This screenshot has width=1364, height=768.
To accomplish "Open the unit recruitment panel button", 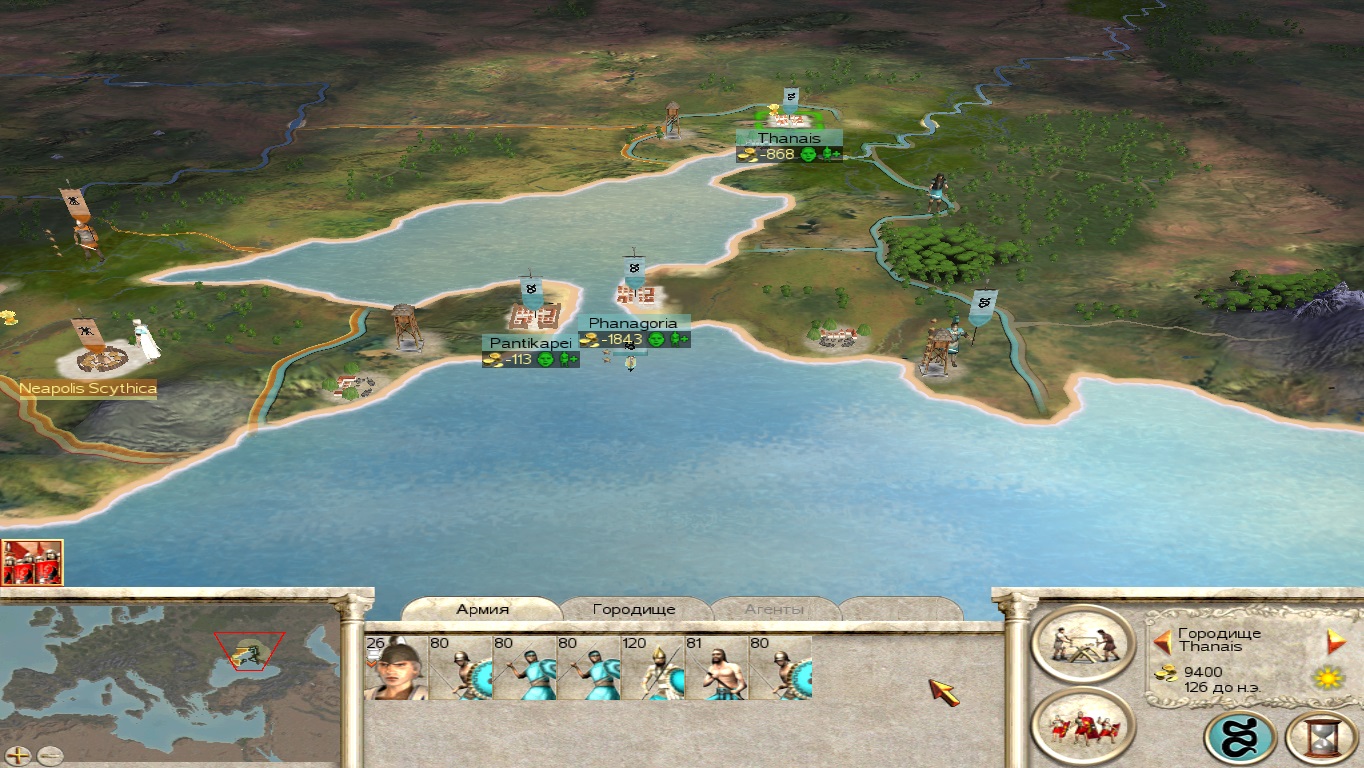I will [x=1083, y=727].
